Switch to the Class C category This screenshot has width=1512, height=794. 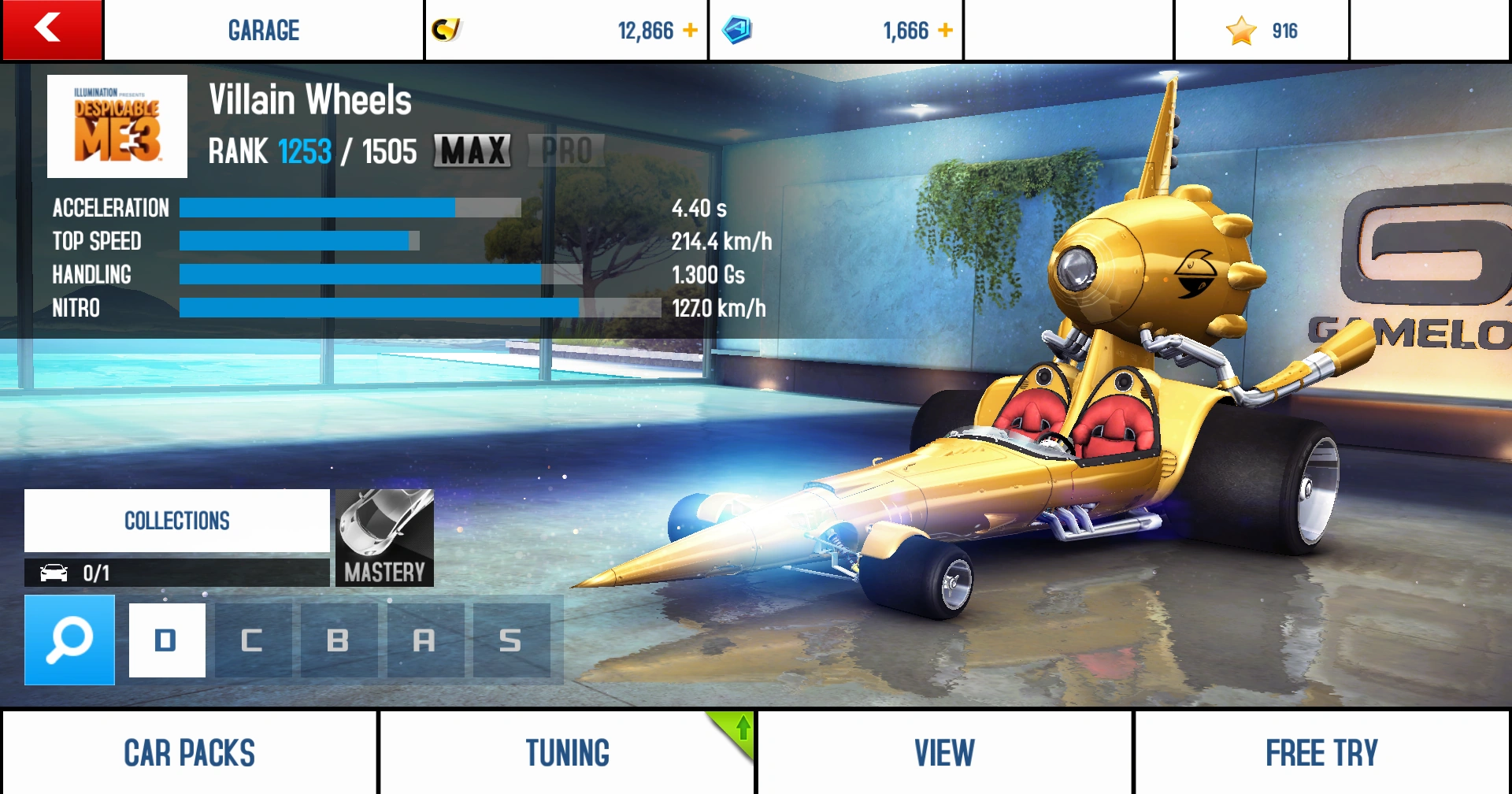click(253, 640)
